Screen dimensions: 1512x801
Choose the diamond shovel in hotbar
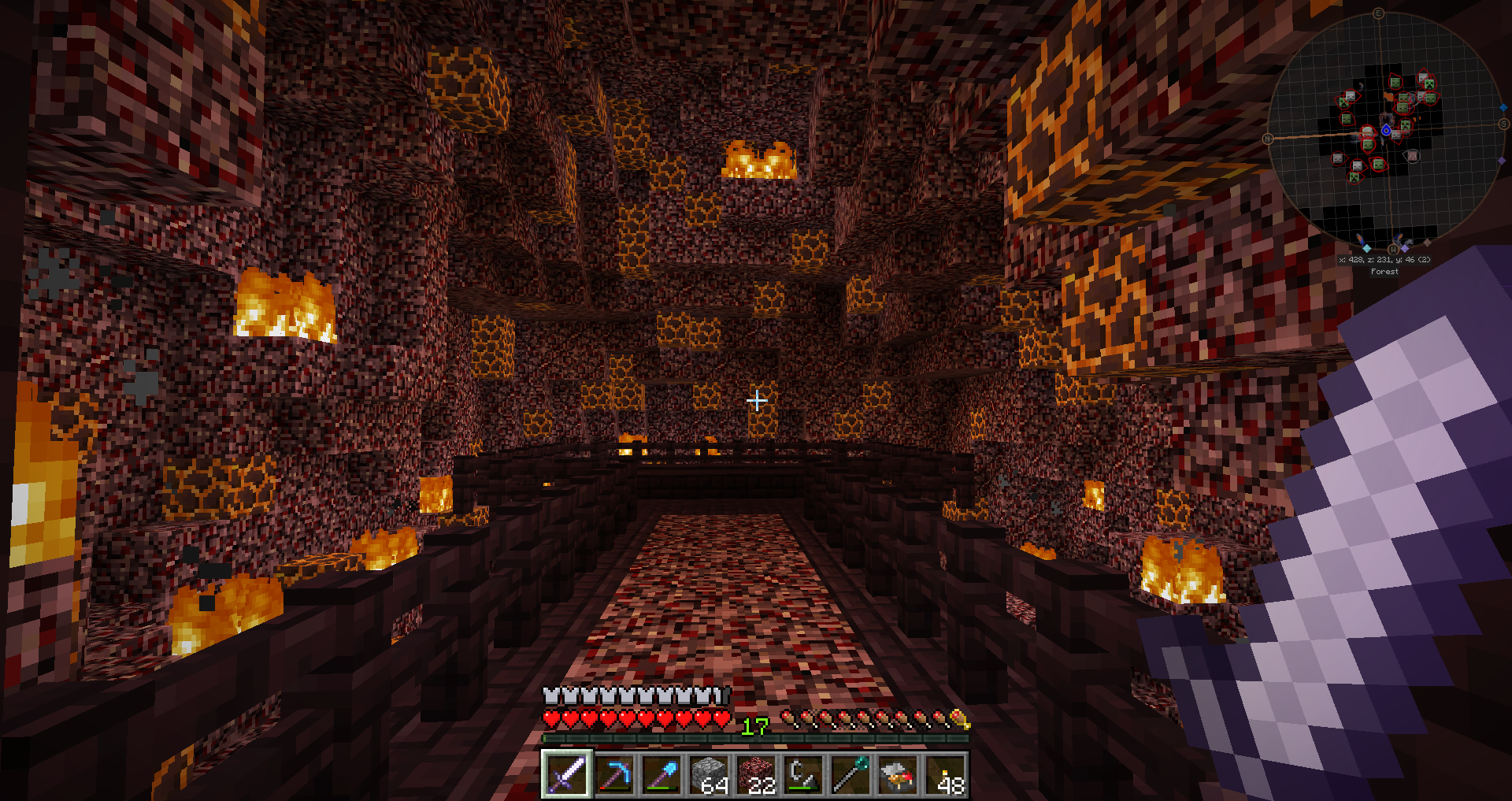tap(661, 774)
